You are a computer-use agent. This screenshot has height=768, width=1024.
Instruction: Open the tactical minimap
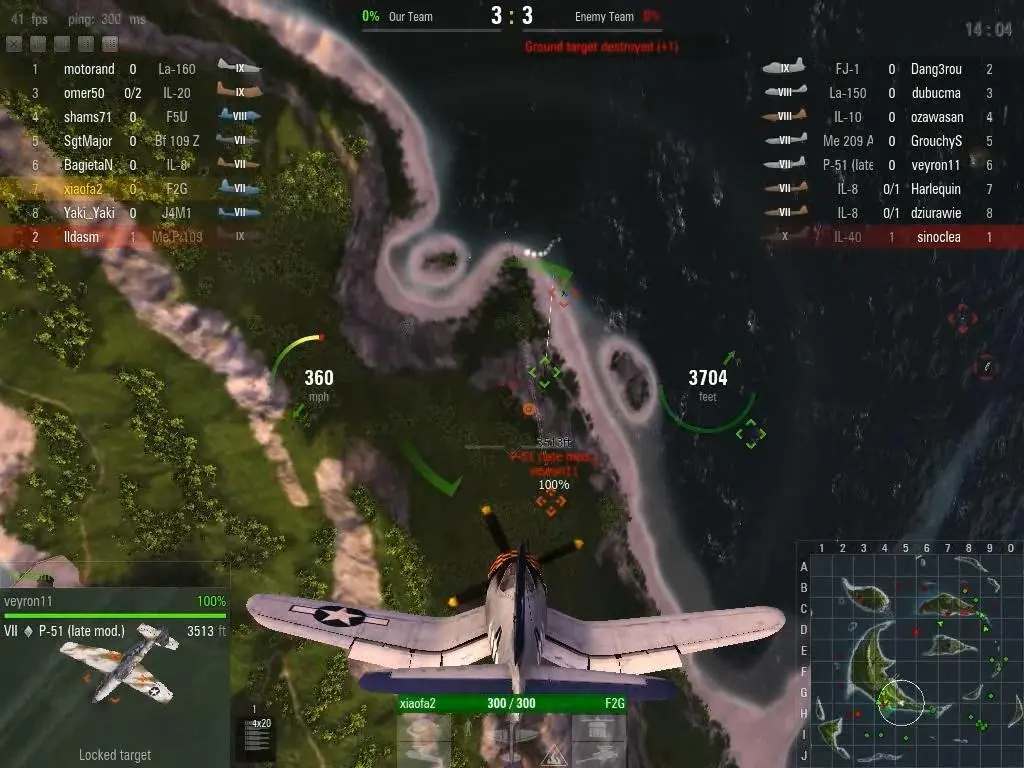(x=910, y=655)
